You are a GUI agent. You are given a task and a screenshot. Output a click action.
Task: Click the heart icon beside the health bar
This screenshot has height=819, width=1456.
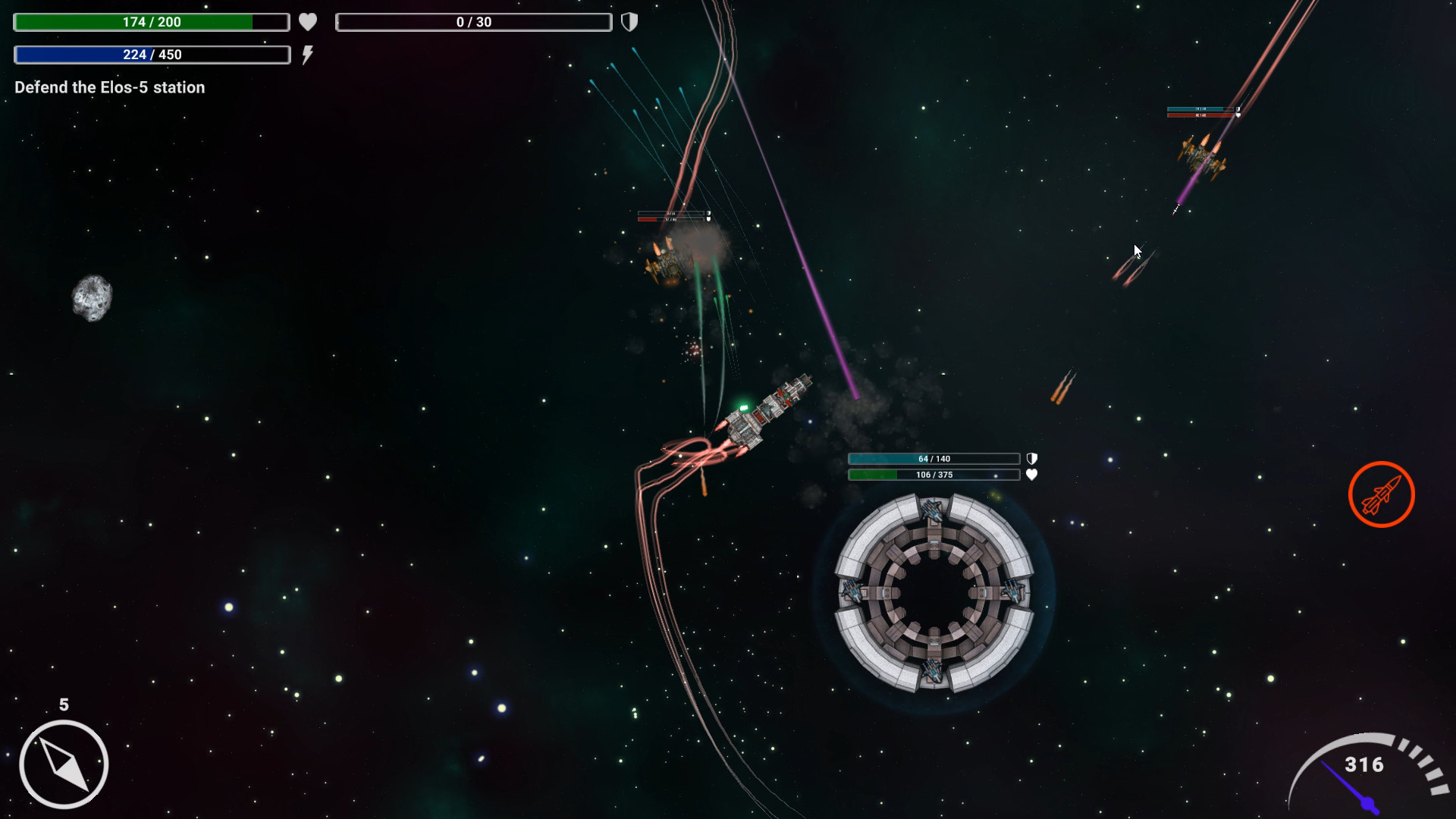pyautogui.click(x=308, y=22)
